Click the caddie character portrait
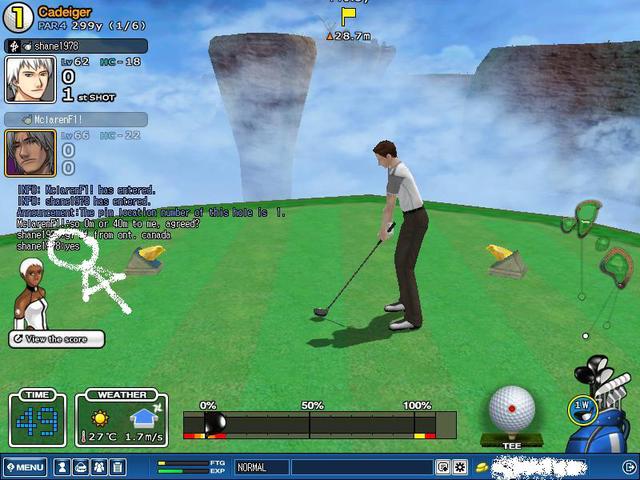Image resolution: width=640 pixels, height=480 pixels. [30, 293]
